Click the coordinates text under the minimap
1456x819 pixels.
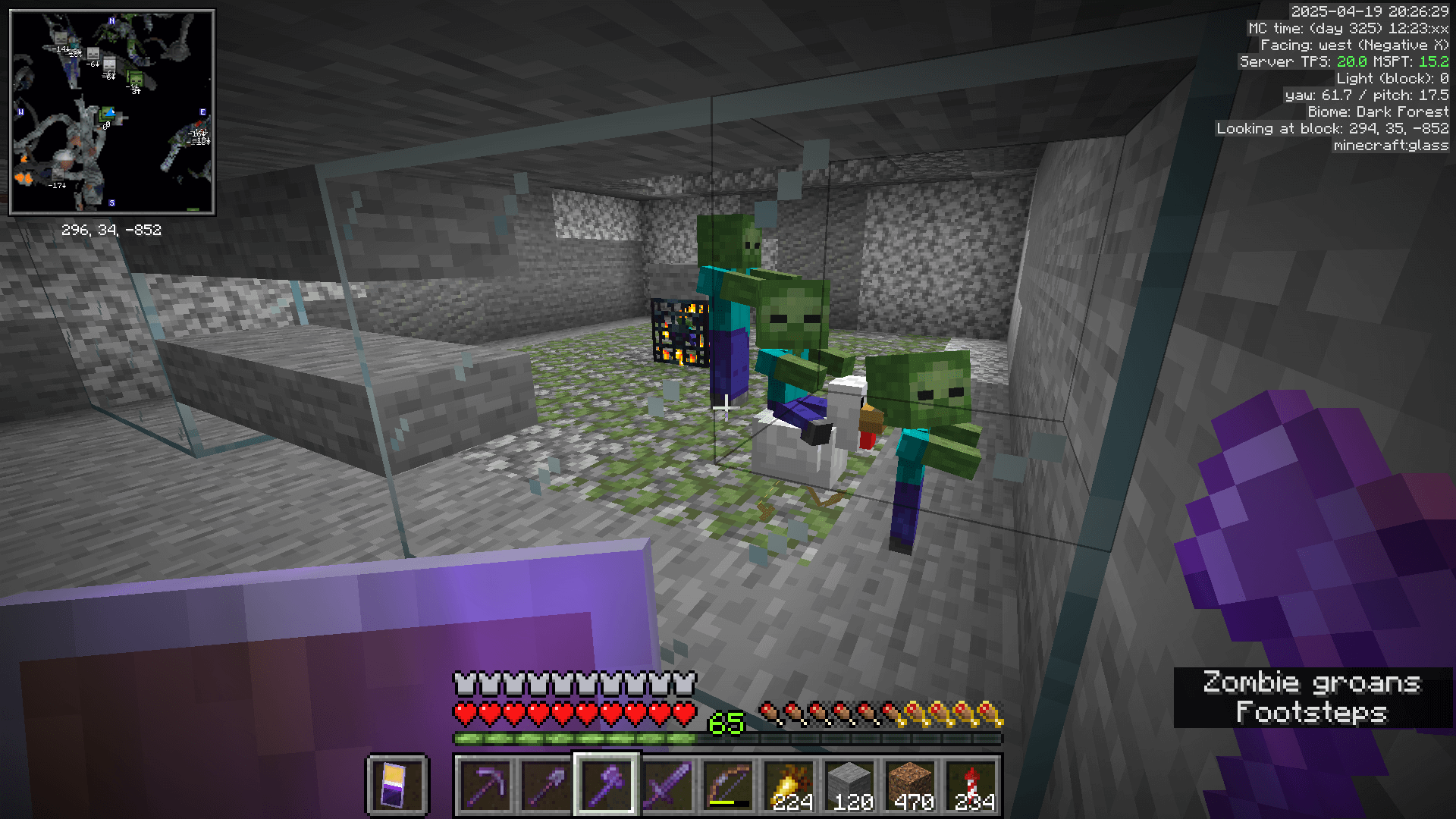[112, 231]
